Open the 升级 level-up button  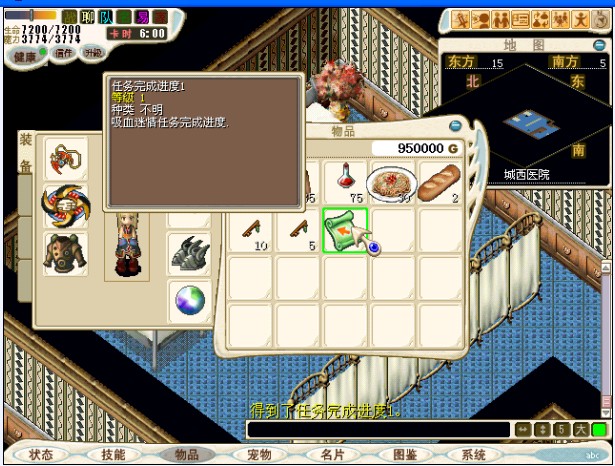(x=93, y=52)
